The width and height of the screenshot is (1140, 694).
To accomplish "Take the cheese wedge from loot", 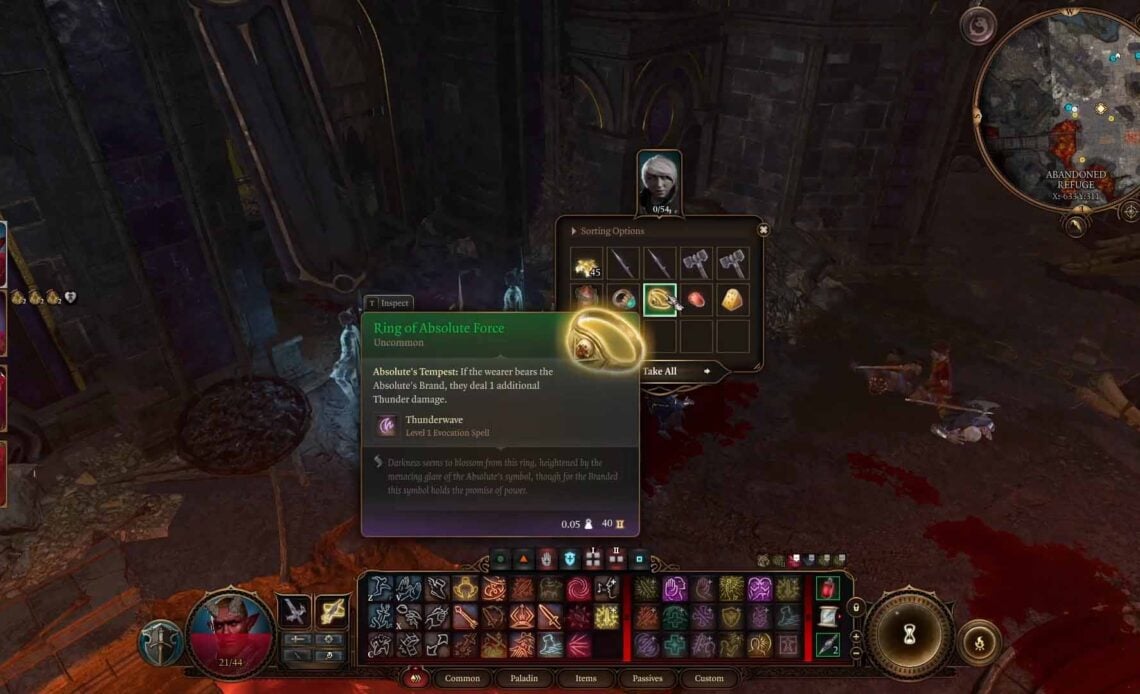I will click(733, 299).
